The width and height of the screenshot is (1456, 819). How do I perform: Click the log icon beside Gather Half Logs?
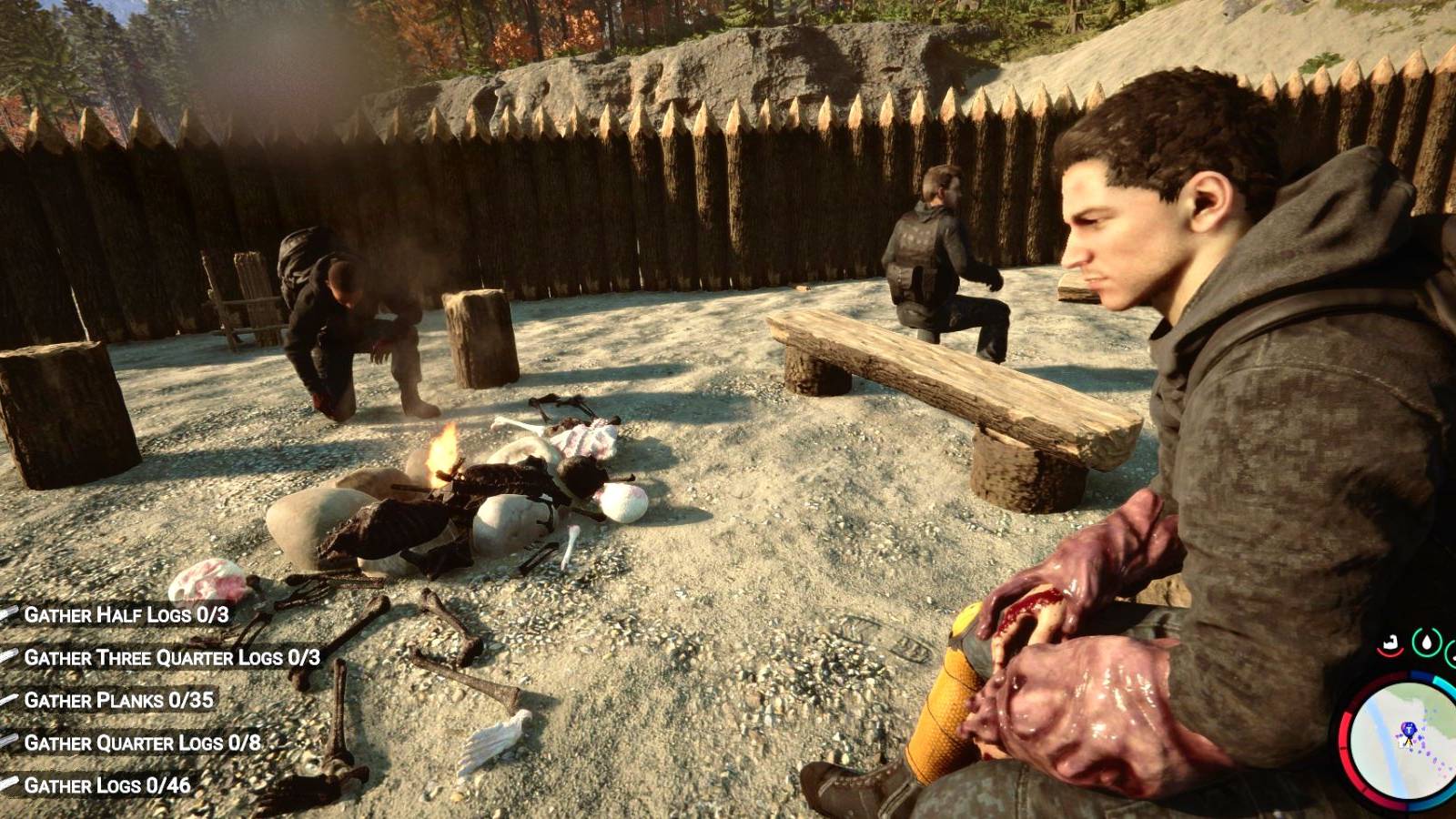(x=7, y=613)
